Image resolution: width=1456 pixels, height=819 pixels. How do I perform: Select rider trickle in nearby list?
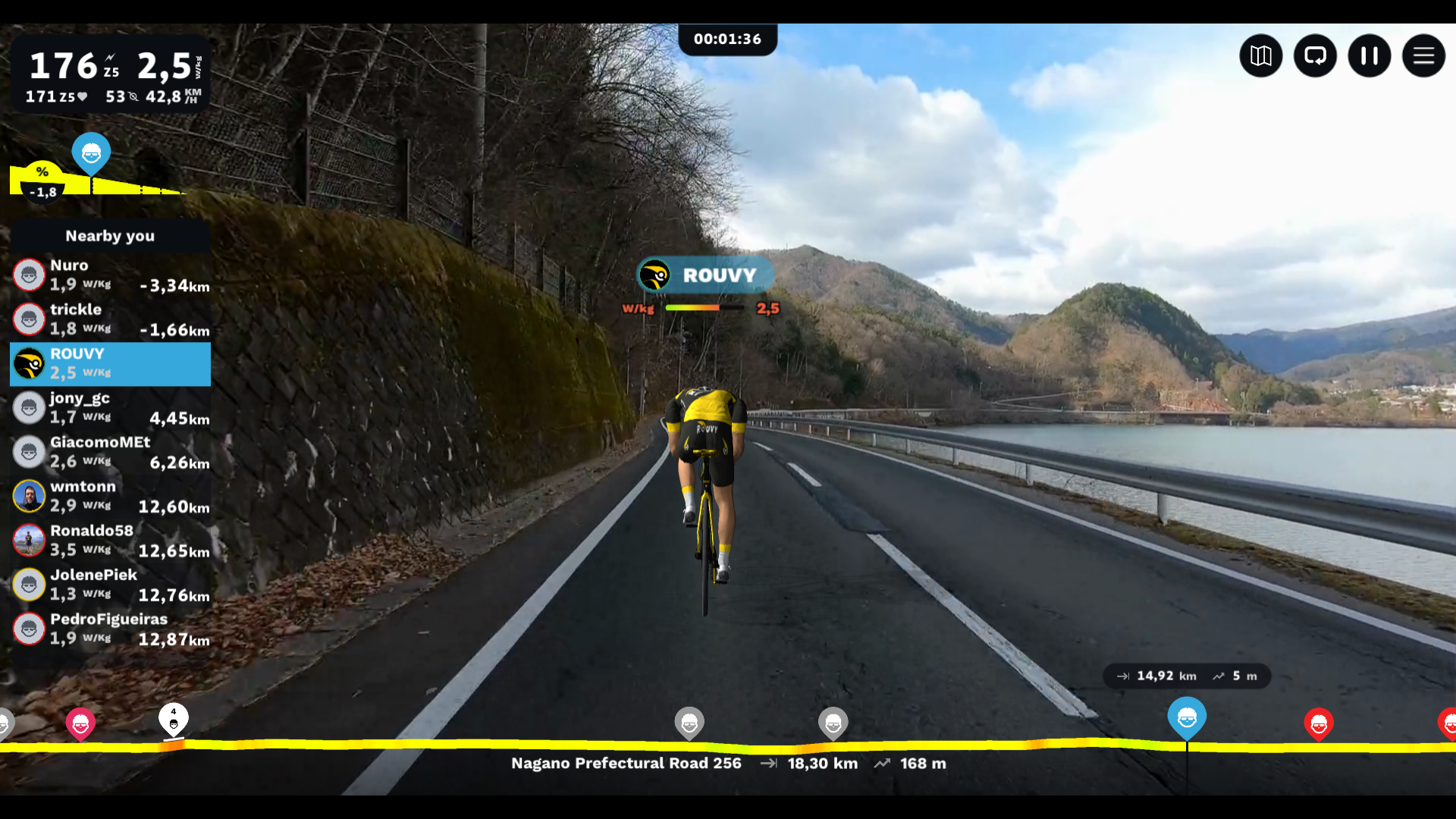(x=110, y=319)
